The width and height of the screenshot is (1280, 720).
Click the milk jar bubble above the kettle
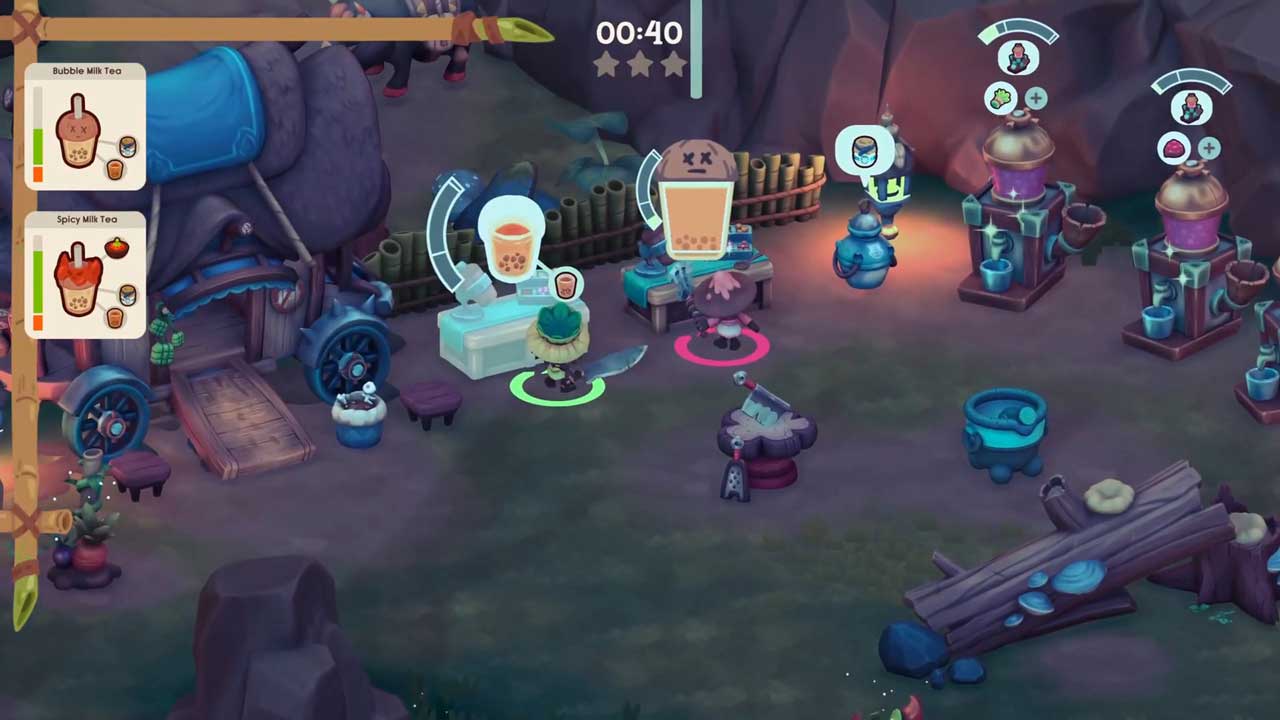click(x=864, y=152)
